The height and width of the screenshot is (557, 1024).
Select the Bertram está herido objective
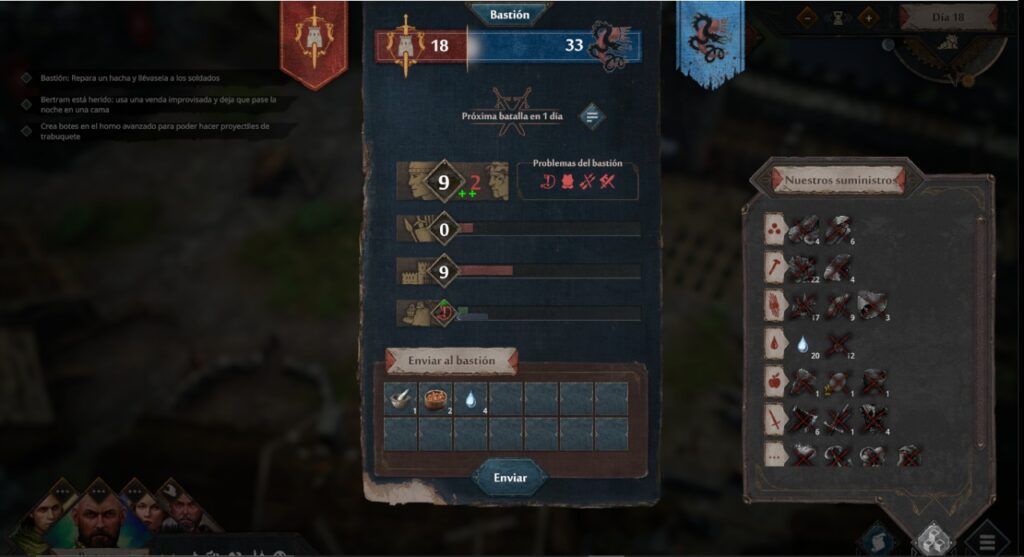click(150, 105)
